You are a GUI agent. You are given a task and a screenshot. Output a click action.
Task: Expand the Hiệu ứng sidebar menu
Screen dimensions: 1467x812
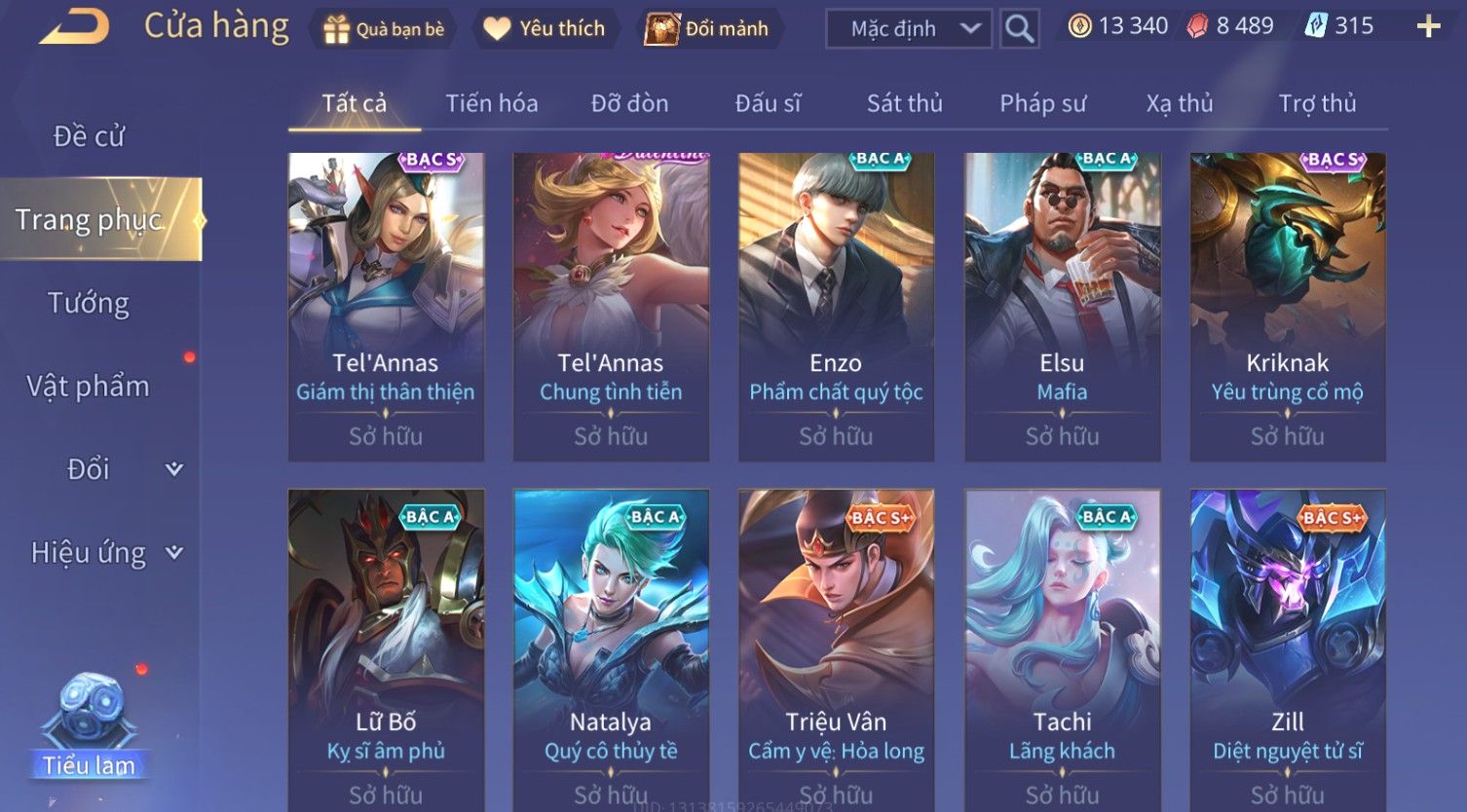[x=105, y=553]
